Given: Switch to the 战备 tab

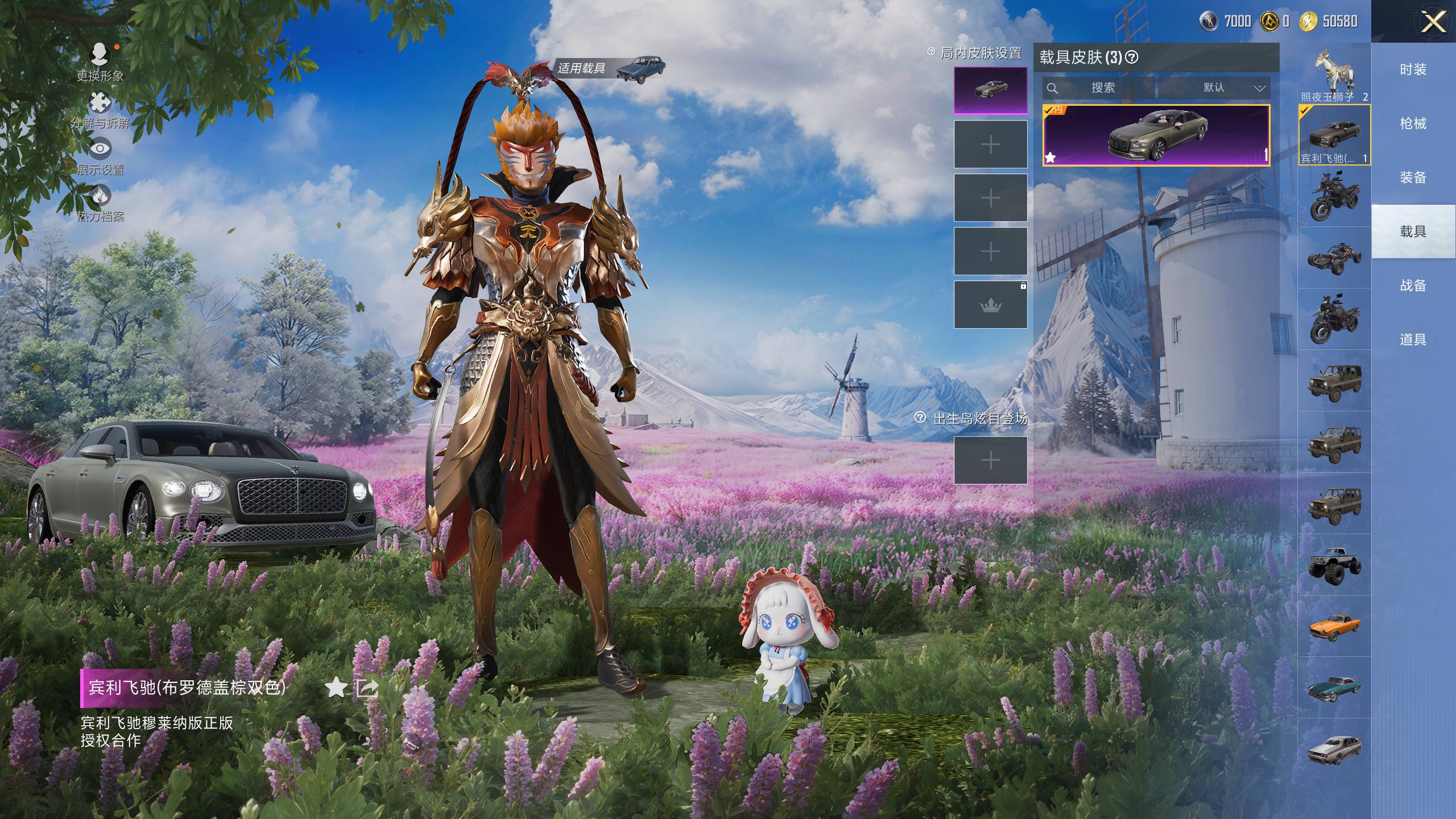Looking at the screenshot, I should pos(1413,286).
